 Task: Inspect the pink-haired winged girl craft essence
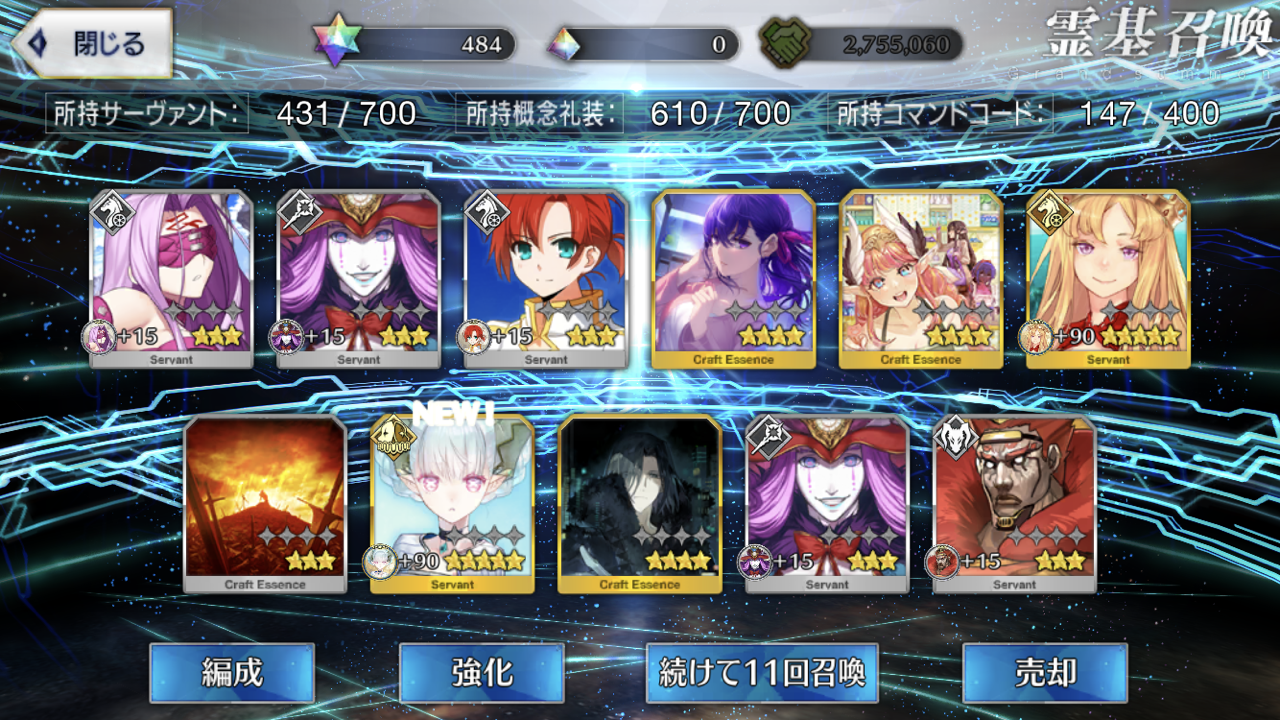click(921, 279)
